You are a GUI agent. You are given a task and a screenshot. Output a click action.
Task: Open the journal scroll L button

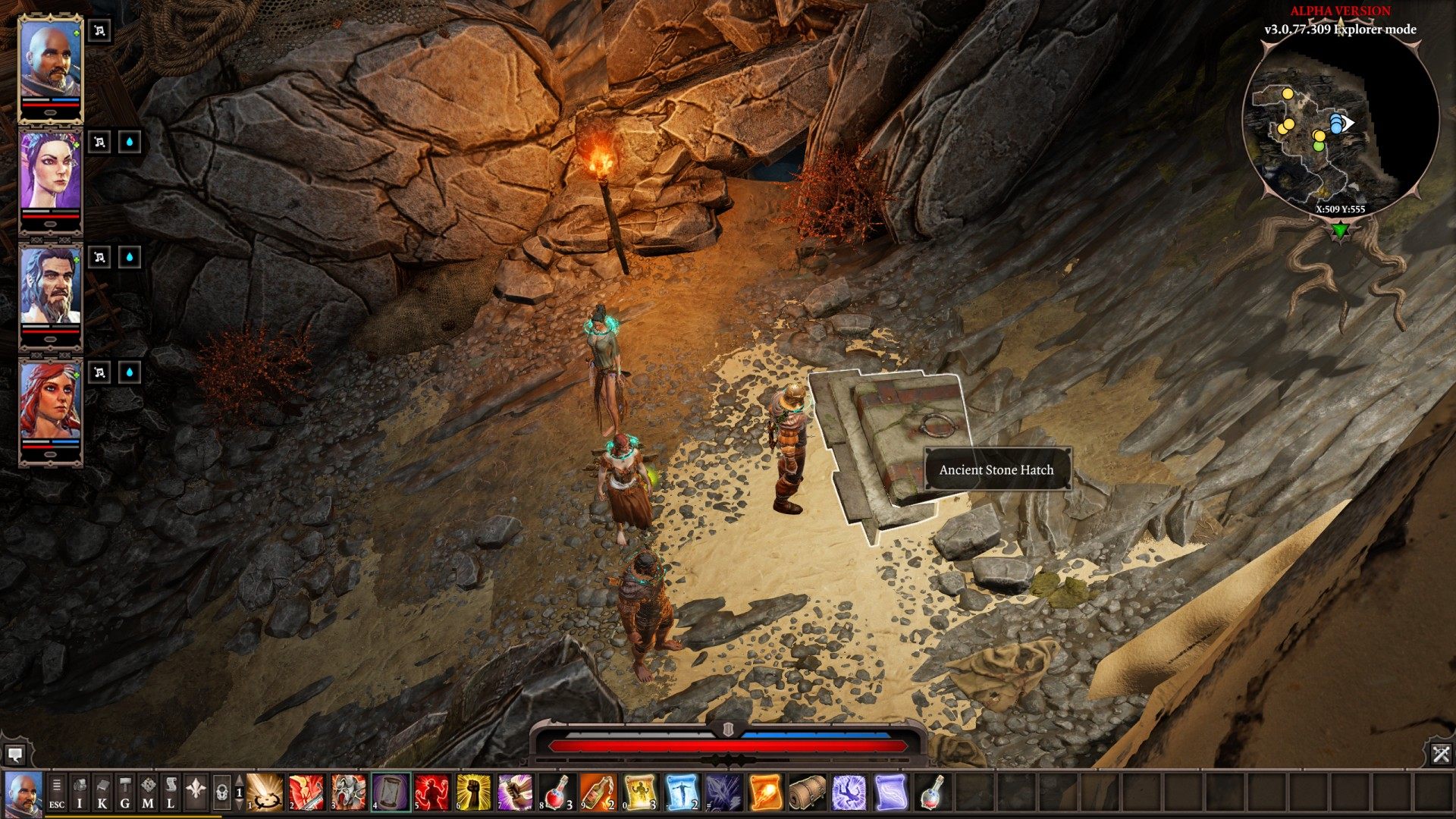(171, 792)
